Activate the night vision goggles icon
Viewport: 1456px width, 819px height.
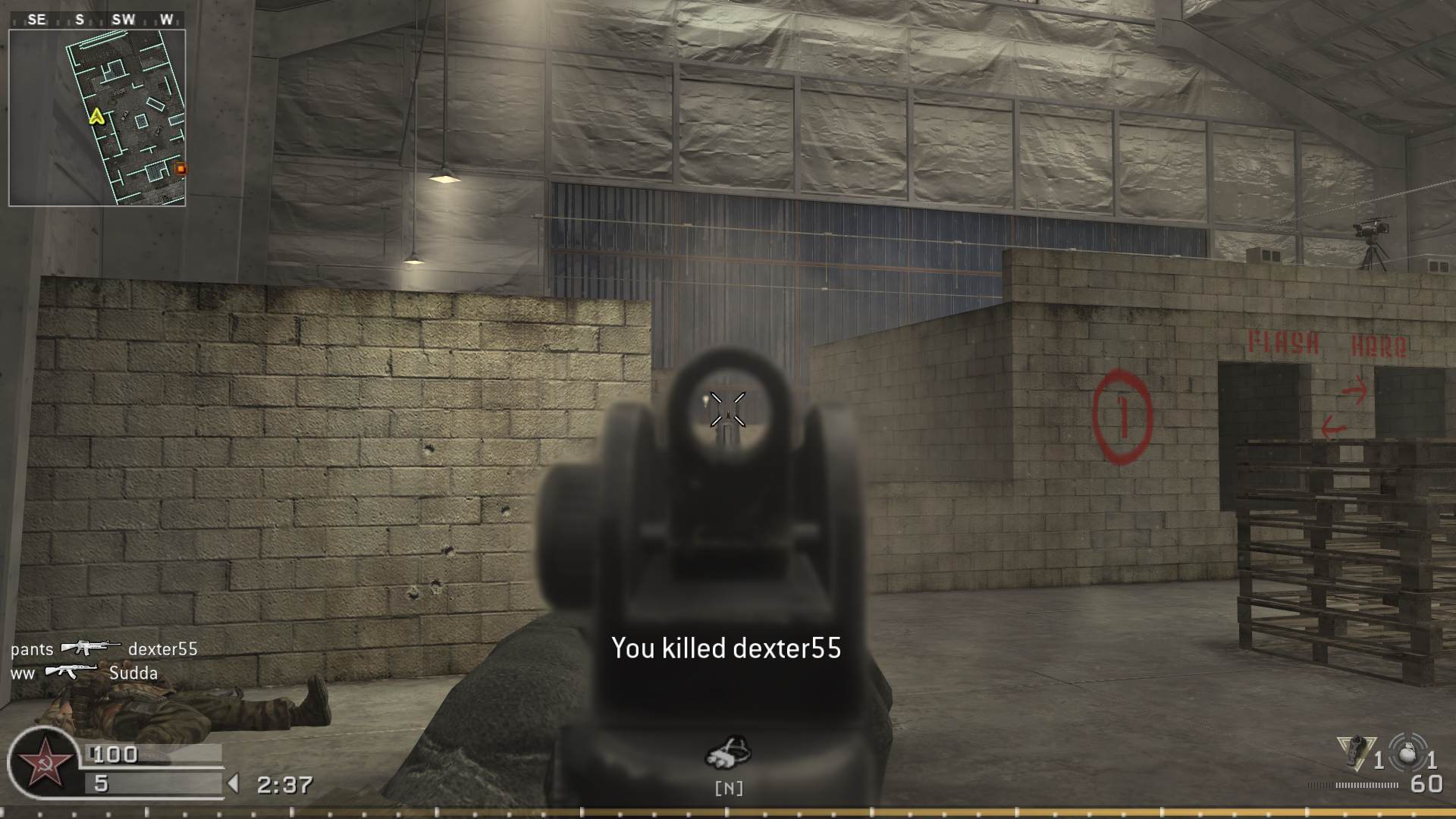[728, 752]
